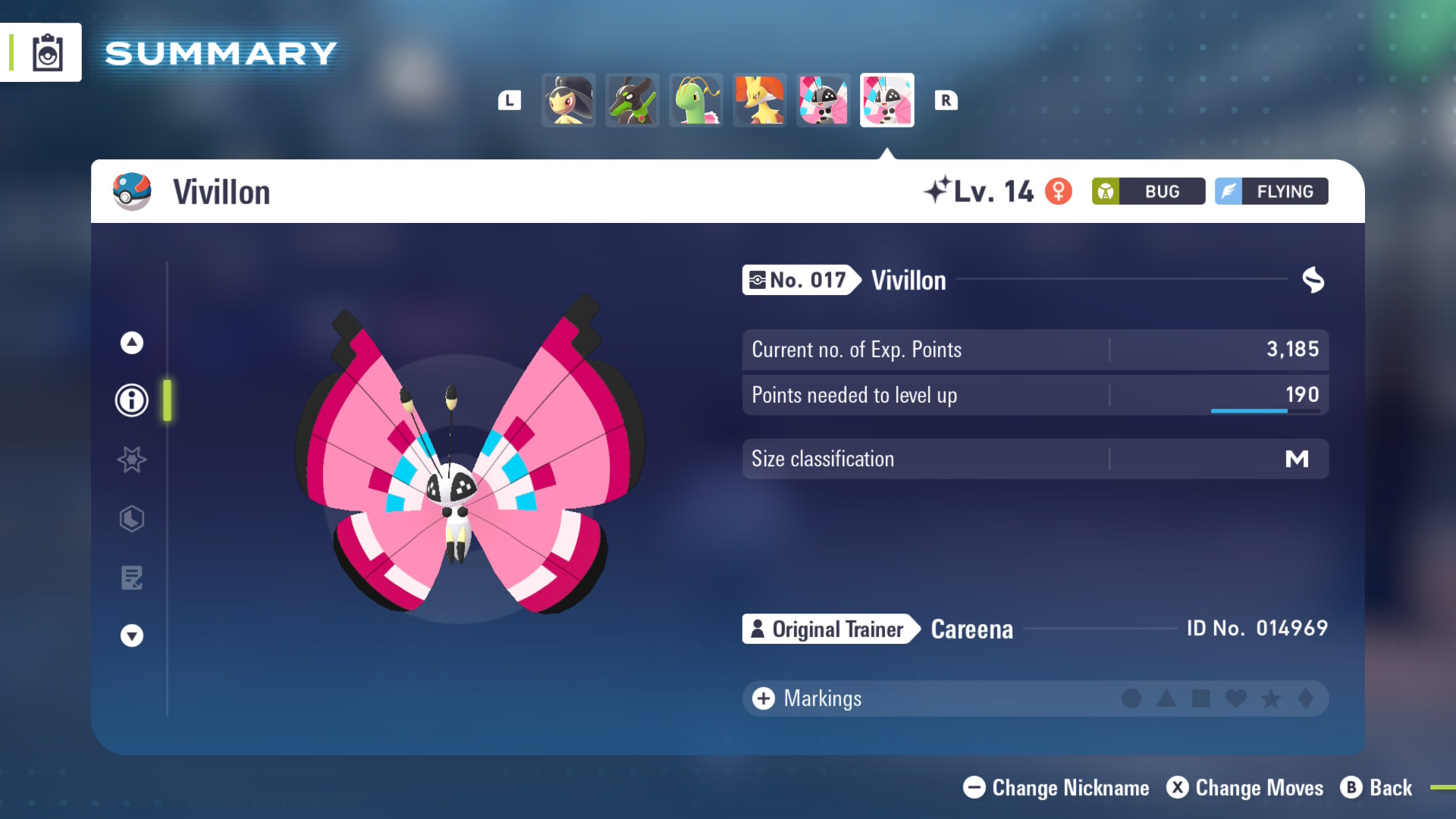View the Delphox party portrait
Viewport: 1456px width, 819px height.
(760, 100)
